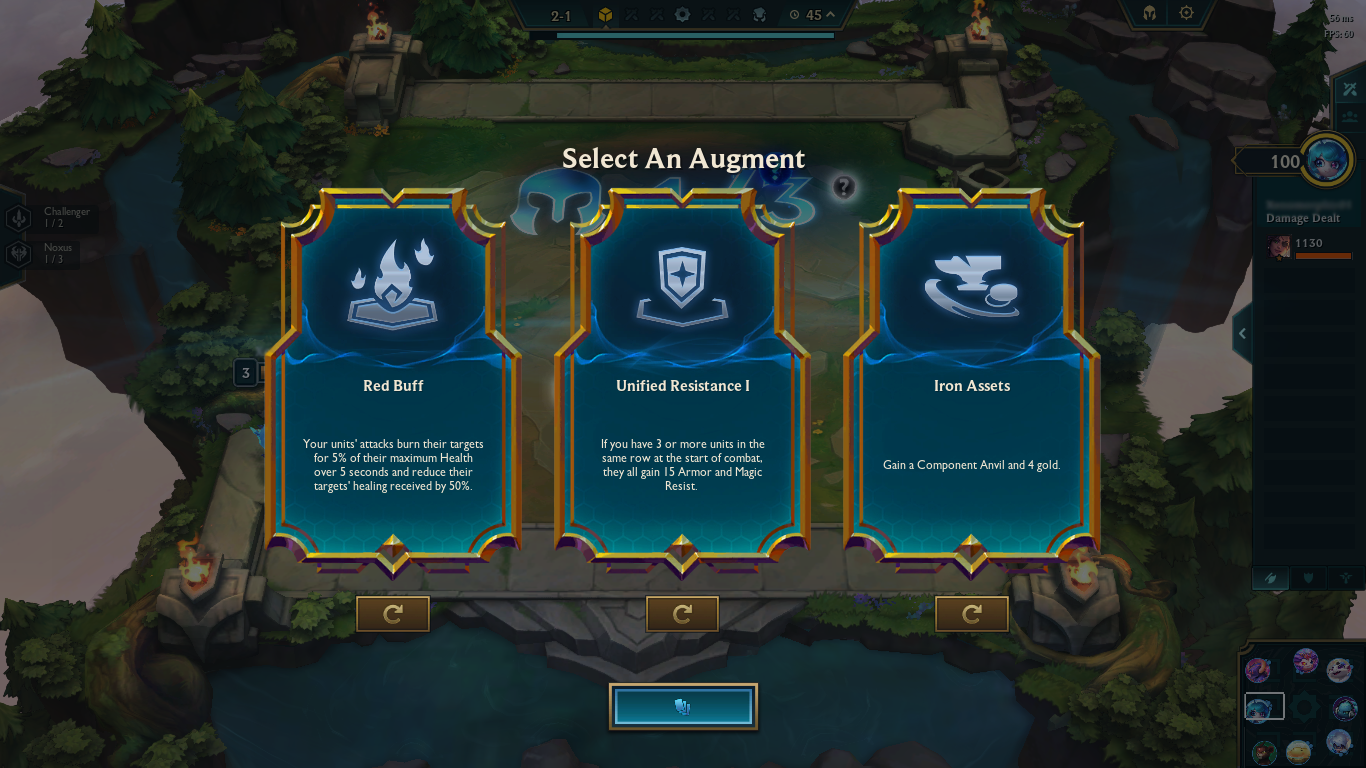Reroll the Red Buff augment
1366x768 pixels.
pyautogui.click(x=393, y=614)
